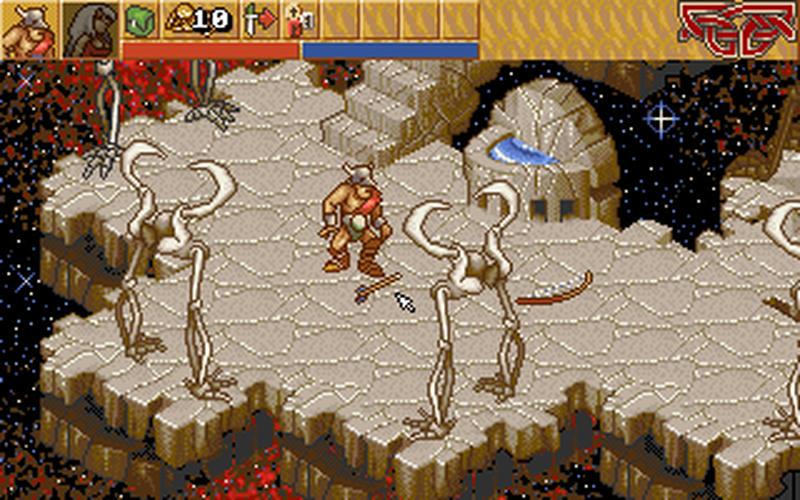Select the horned-helmet Viking warrior portrait
800x500 pixels.
29,29
